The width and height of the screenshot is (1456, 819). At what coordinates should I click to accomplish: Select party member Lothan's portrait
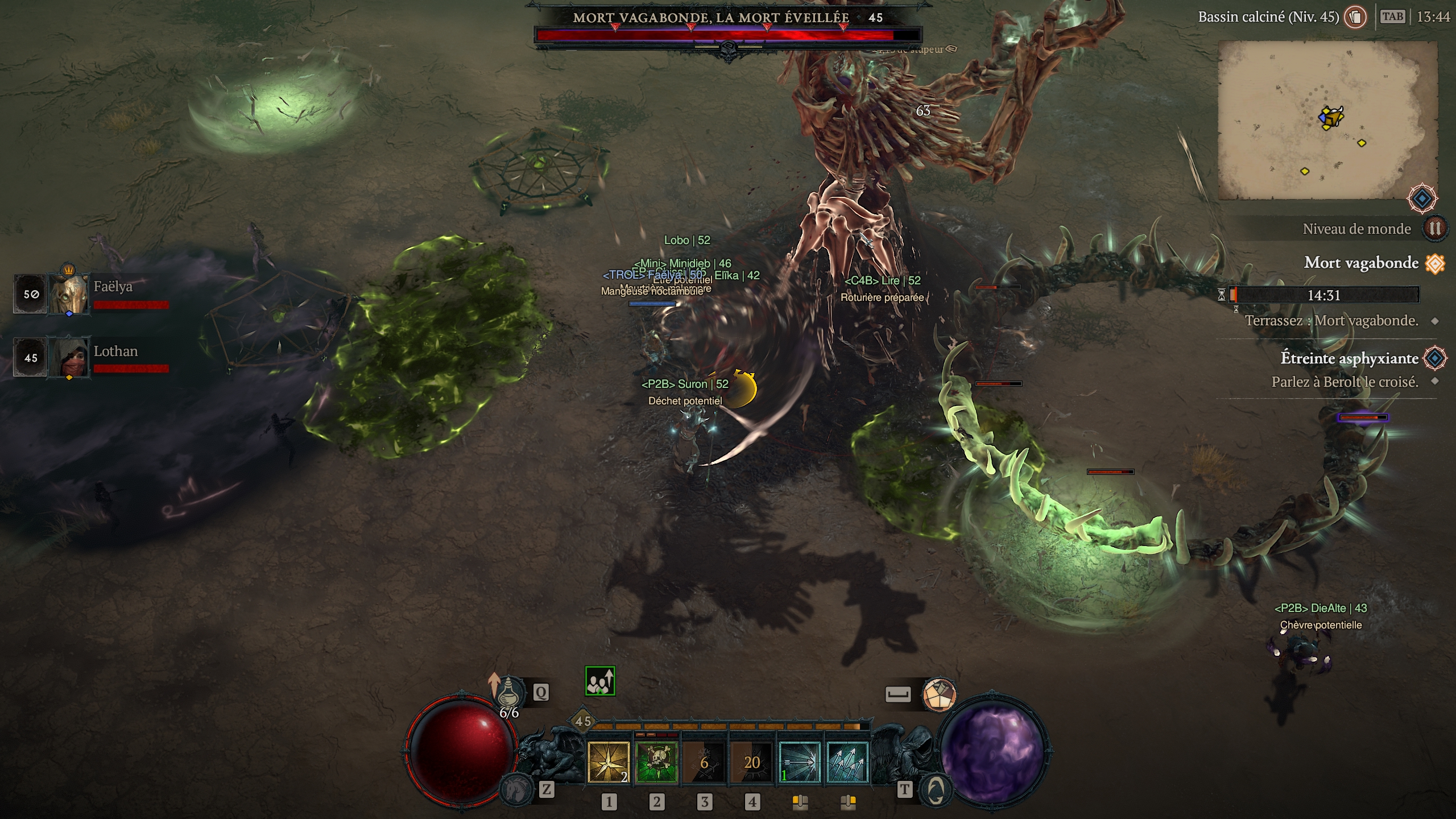(x=69, y=357)
